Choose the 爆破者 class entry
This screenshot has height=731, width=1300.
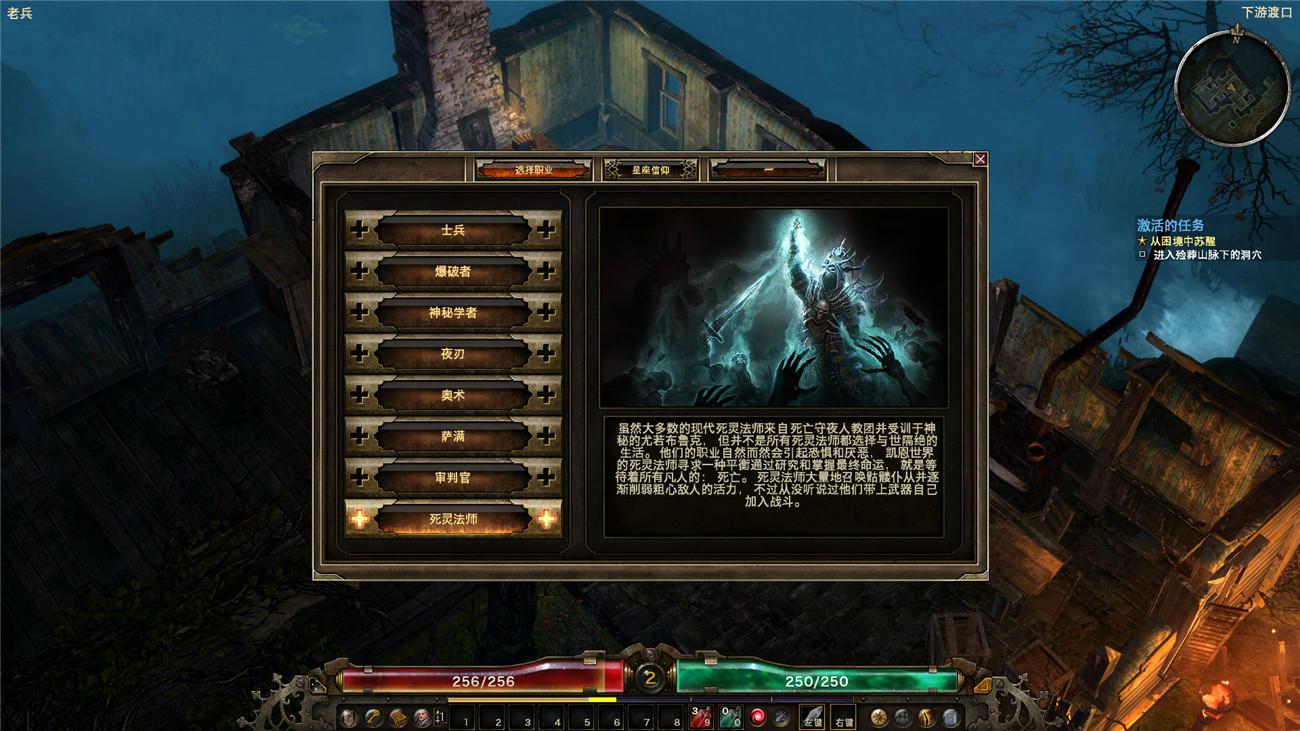click(x=453, y=271)
